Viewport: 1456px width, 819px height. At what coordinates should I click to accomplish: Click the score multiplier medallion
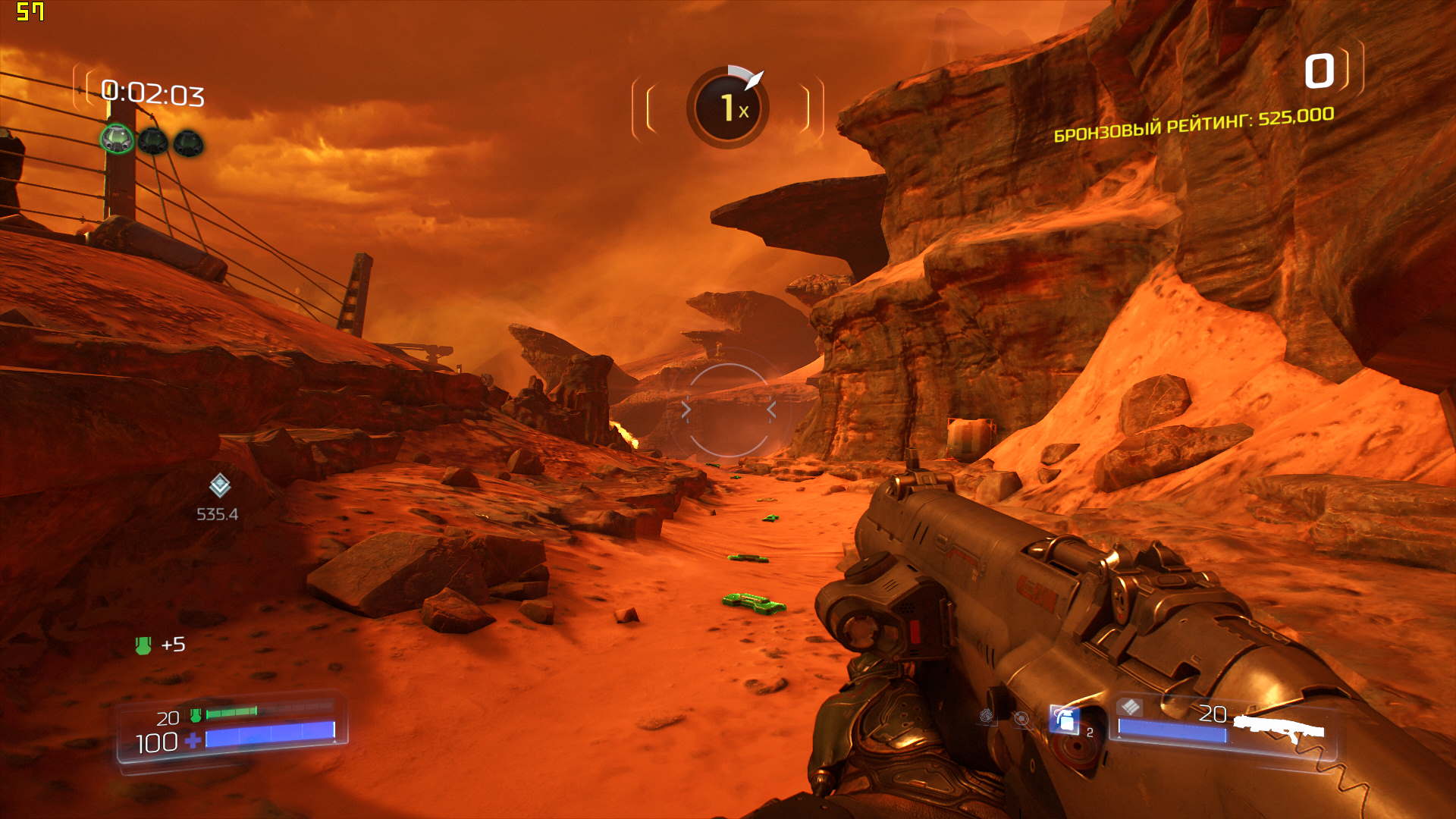coord(728,107)
